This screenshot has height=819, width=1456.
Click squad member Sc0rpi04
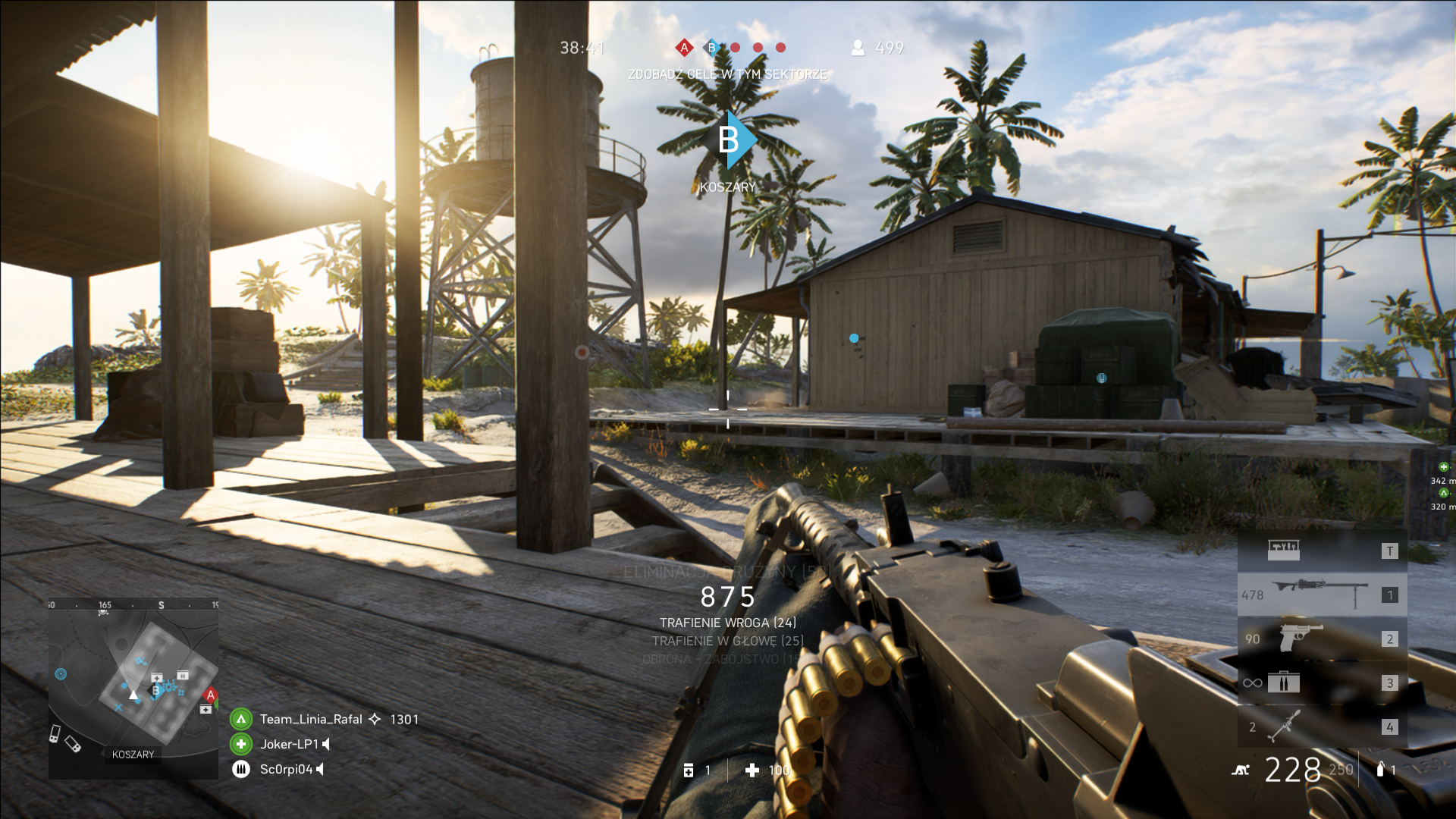(x=286, y=769)
